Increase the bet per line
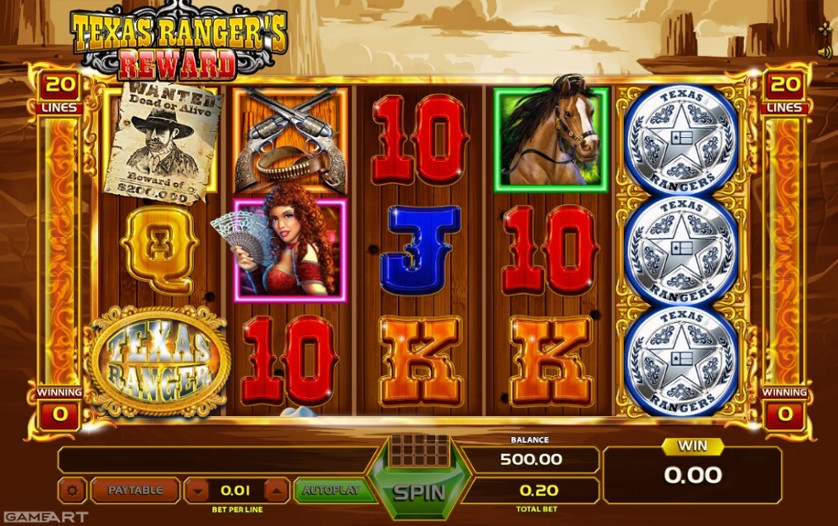The image size is (838, 526). pos(276,491)
